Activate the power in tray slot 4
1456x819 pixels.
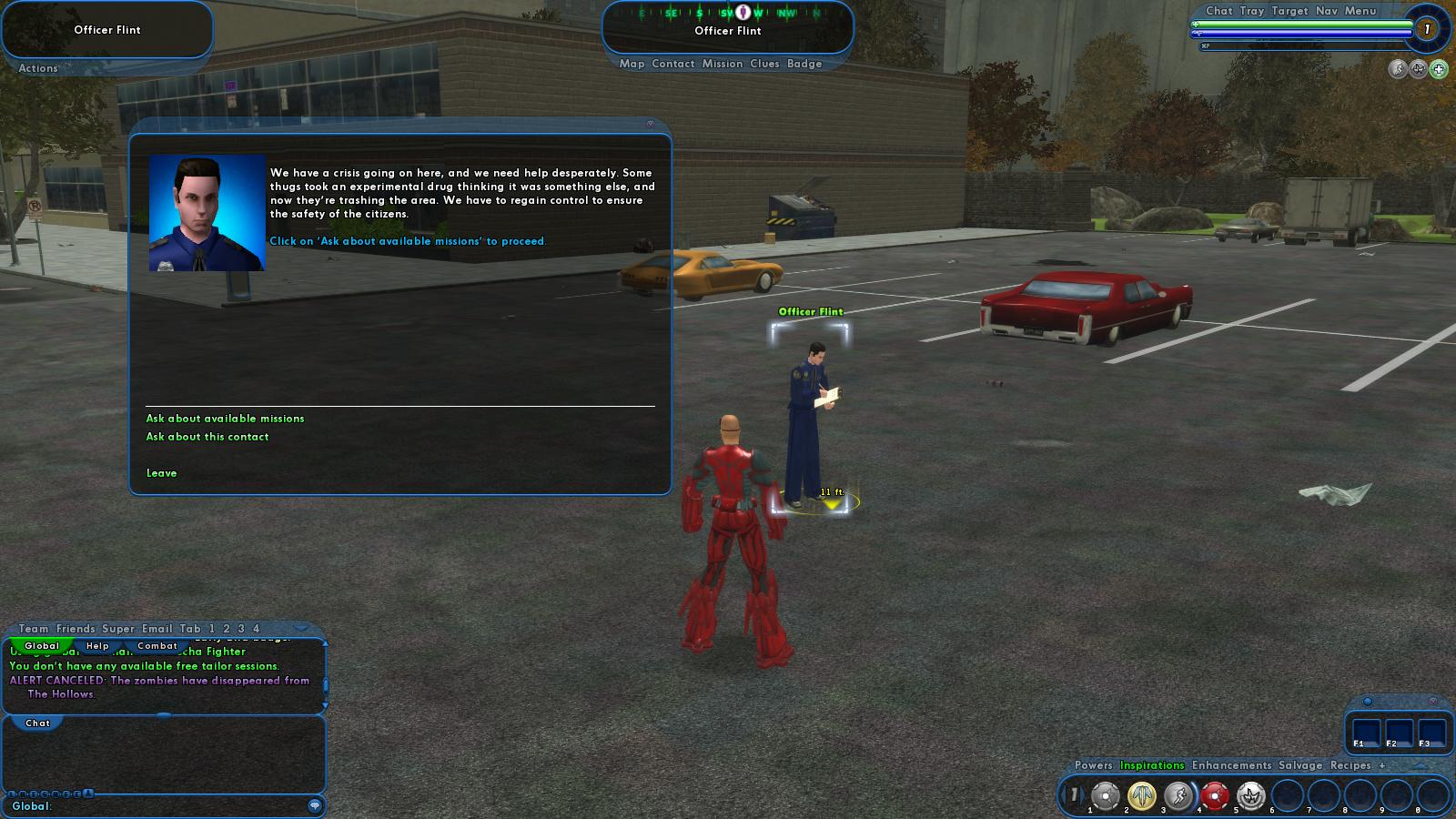coord(1215,795)
